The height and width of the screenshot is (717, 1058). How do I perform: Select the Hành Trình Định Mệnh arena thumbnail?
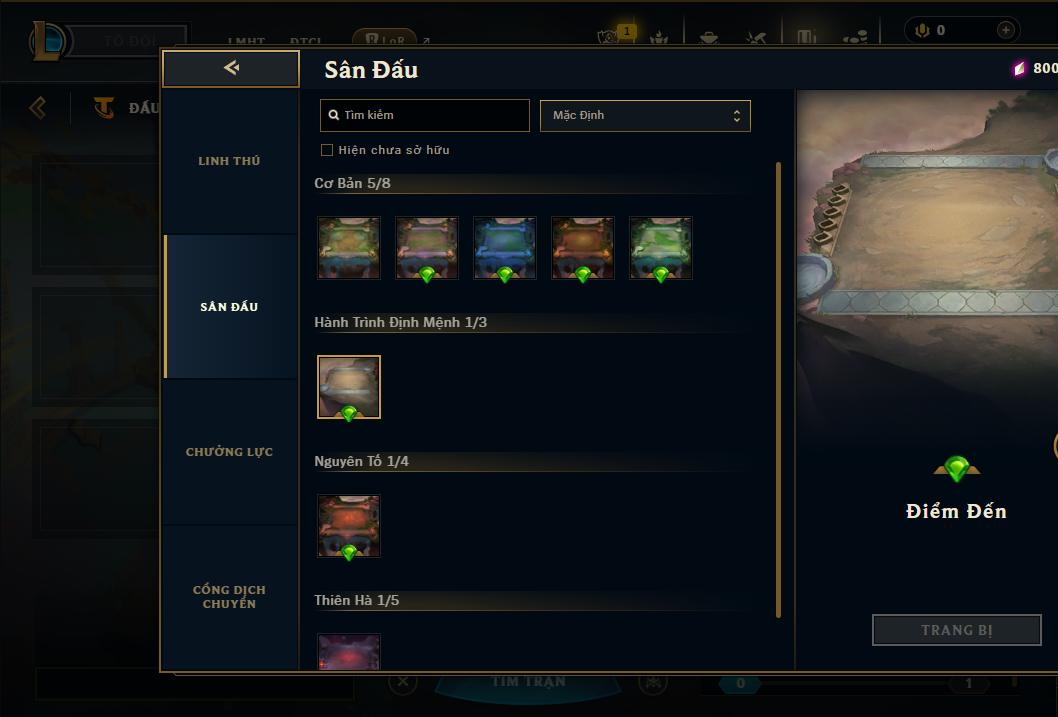(x=349, y=387)
